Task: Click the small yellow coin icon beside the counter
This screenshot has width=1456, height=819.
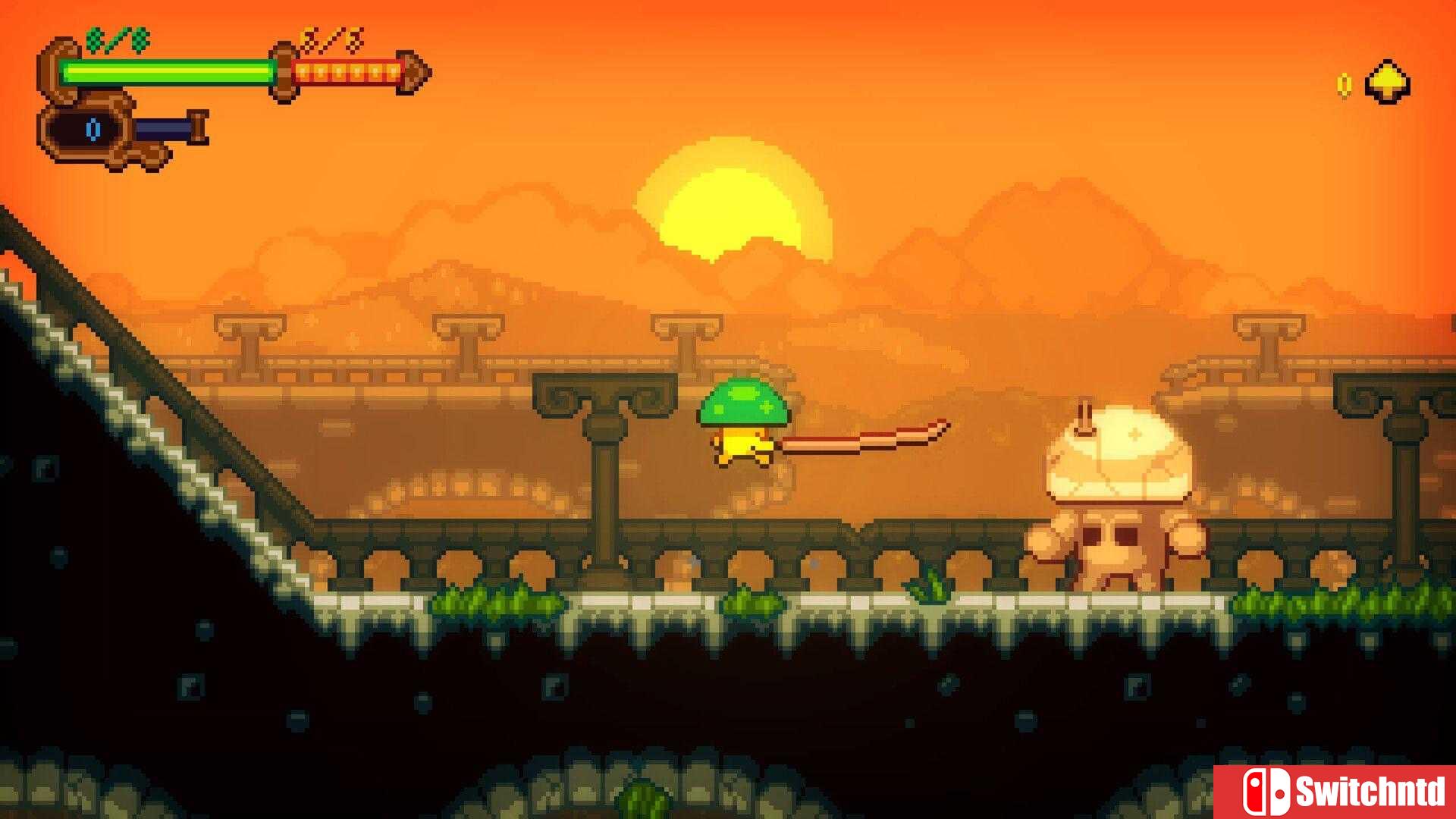Action: [1344, 83]
